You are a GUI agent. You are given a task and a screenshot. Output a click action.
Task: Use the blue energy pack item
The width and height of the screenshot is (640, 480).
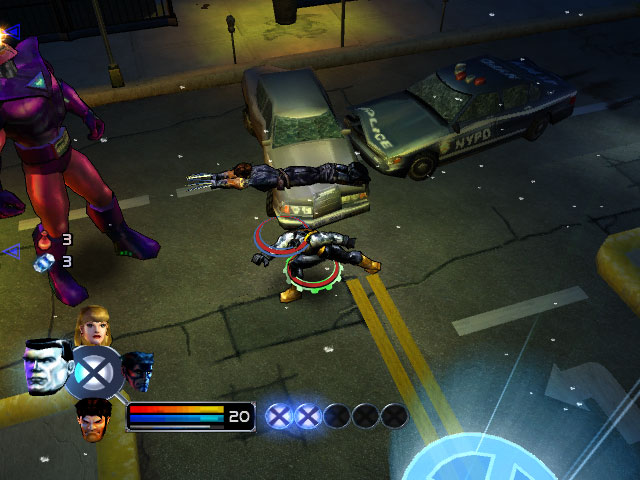(x=43, y=262)
